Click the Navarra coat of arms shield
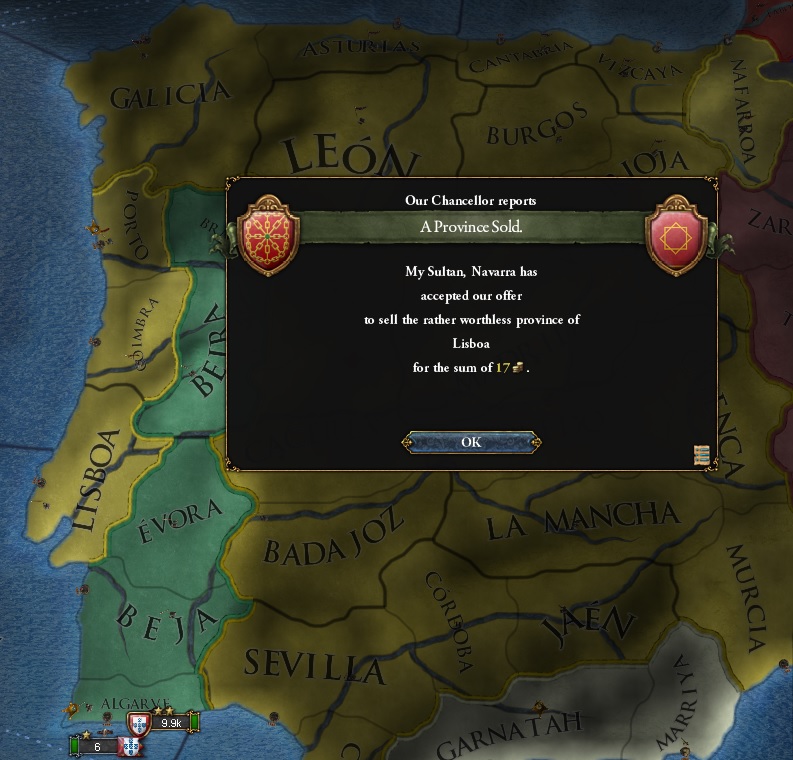Image resolution: width=793 pixels, height=760 pixels. [x=265, y=236]
